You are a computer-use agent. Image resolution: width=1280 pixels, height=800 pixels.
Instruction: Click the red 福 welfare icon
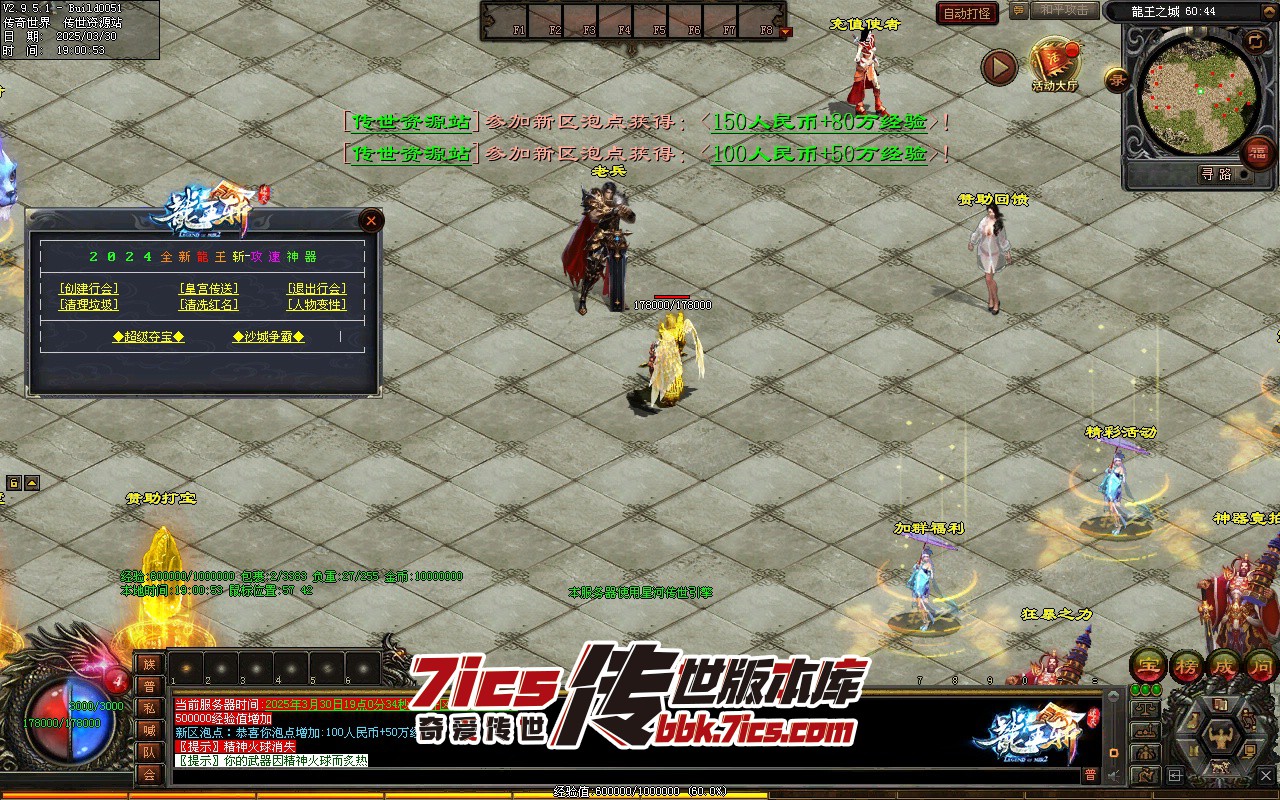pyautogui.click(x=1258, y=153)
